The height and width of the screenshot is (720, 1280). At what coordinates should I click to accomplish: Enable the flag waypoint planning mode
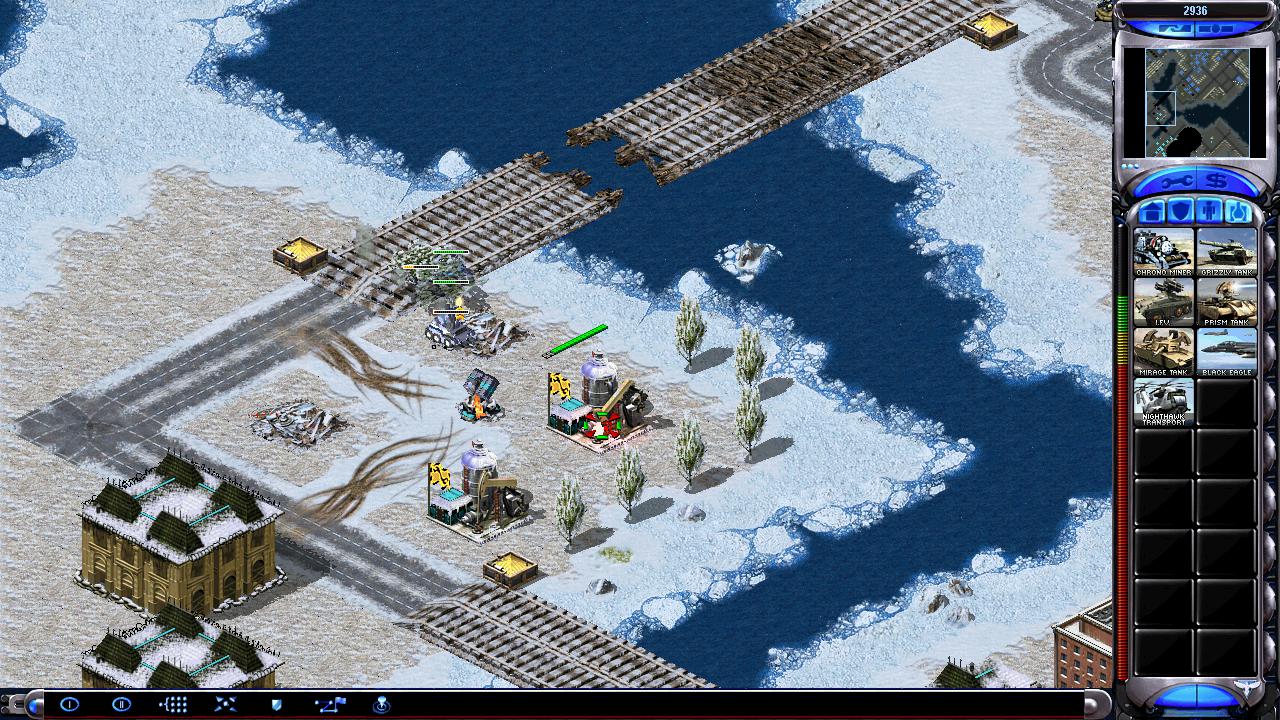coord(329,704)
